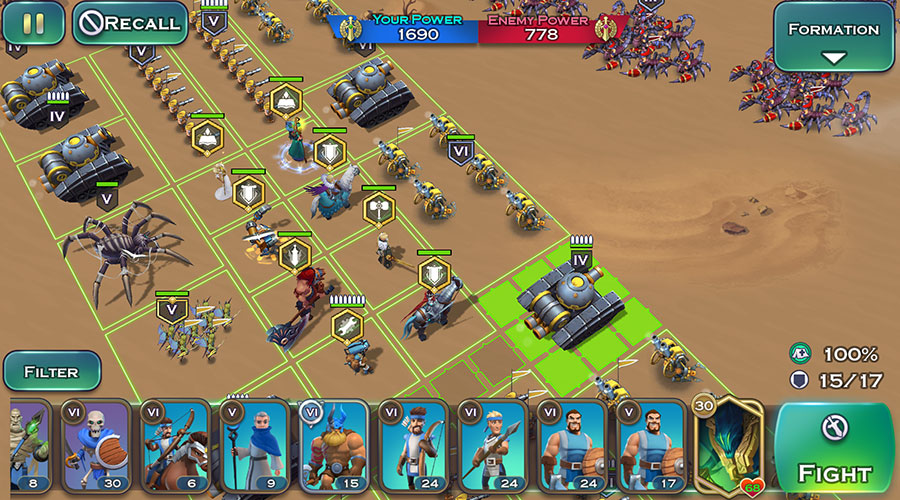This screenshot has height=500, width=900.
Task: Select the bowman card with 24 units
Action: click(413, 446)
